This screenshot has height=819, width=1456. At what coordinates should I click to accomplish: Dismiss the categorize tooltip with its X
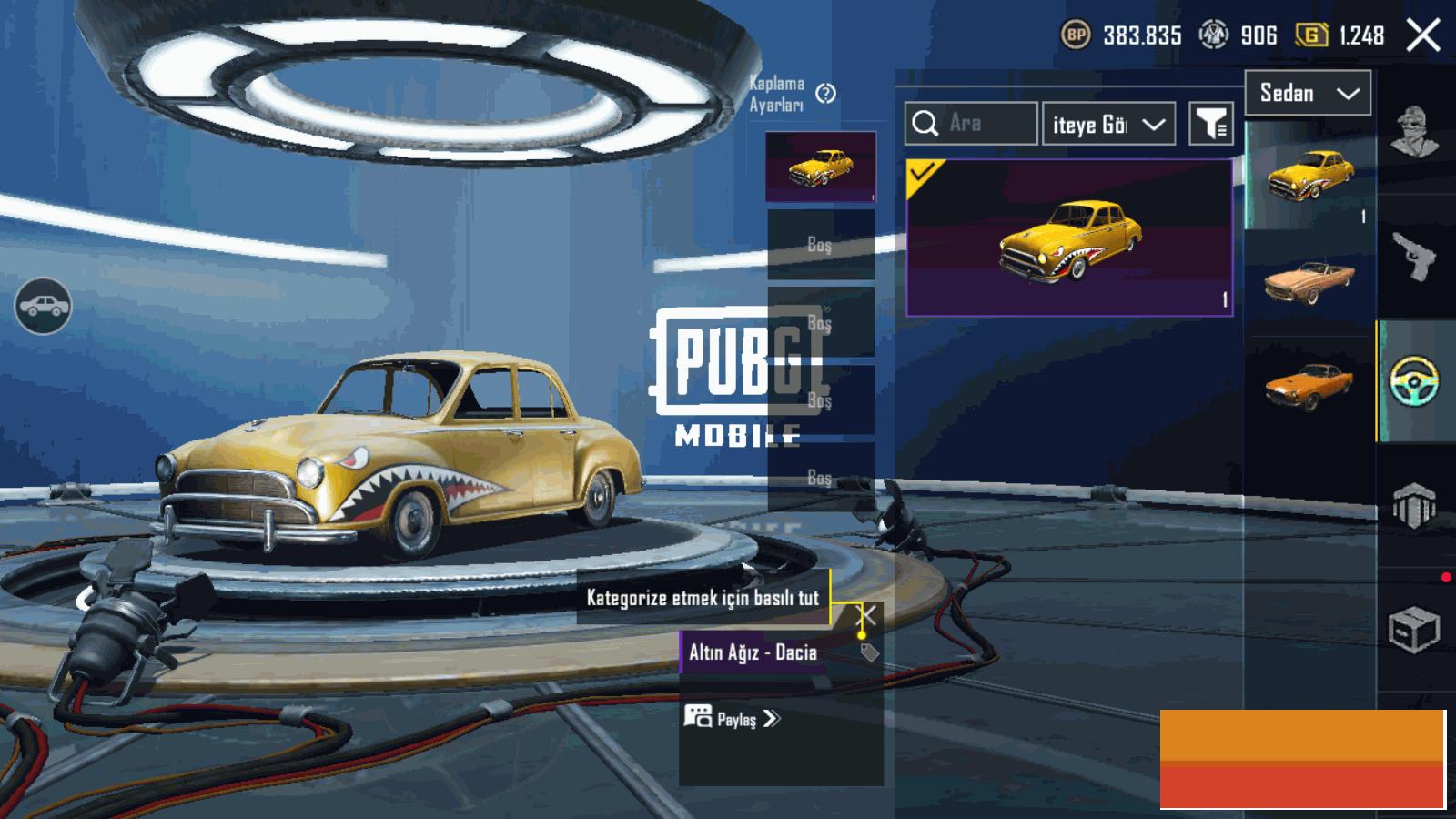(869, 616)
